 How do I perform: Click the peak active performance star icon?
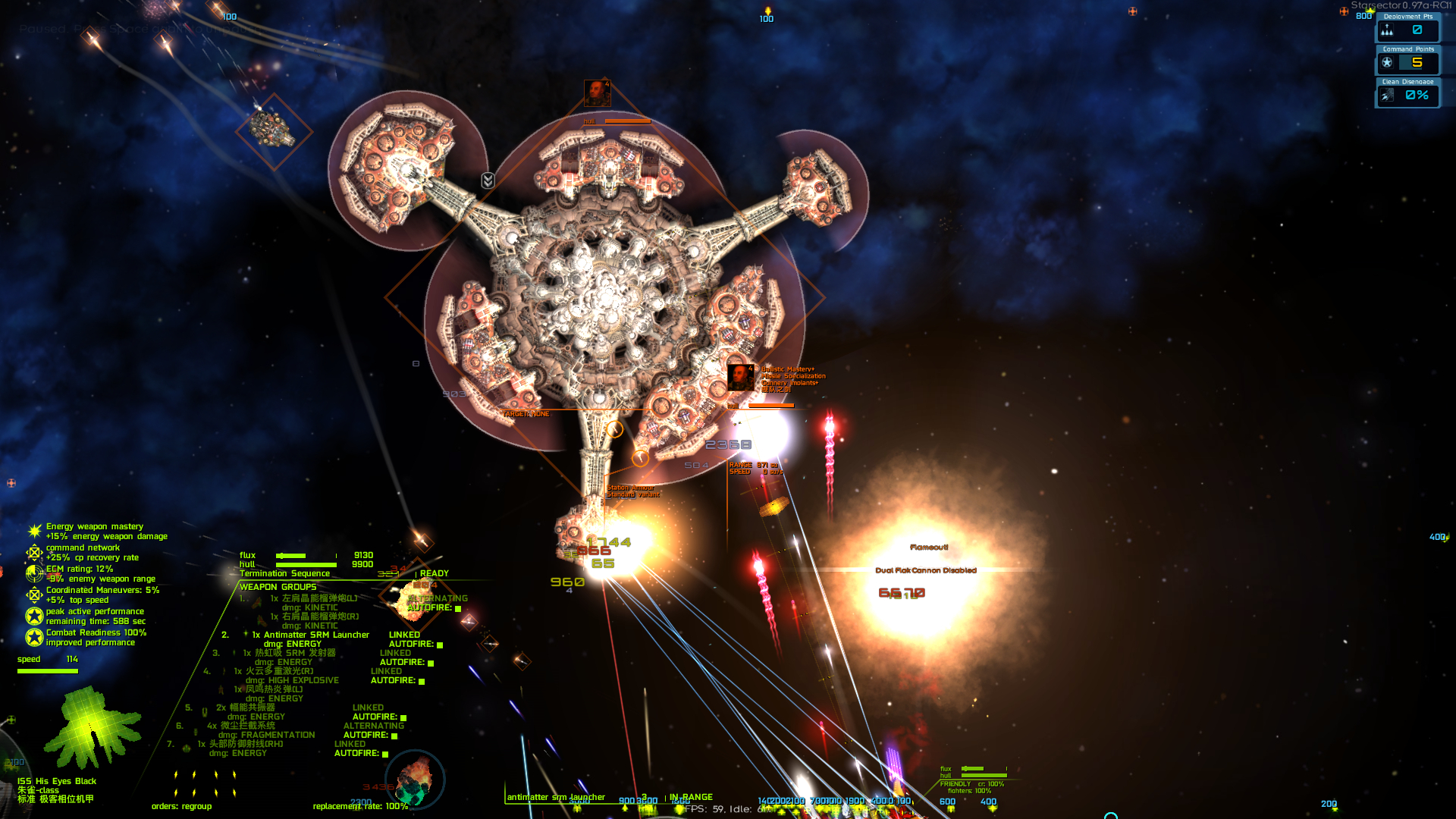click(x=34, y=616)
